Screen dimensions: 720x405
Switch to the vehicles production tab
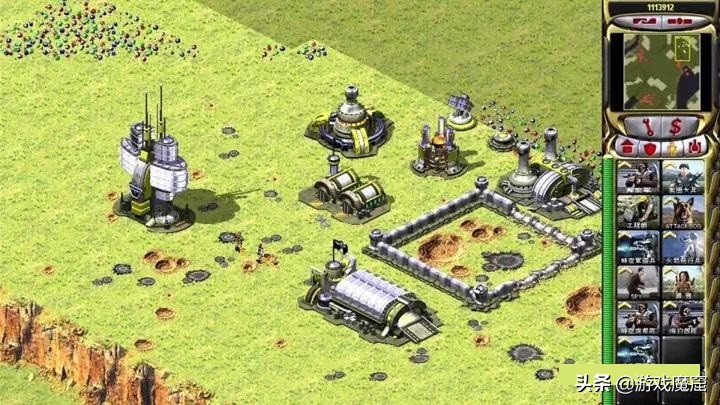coord(694,147)
